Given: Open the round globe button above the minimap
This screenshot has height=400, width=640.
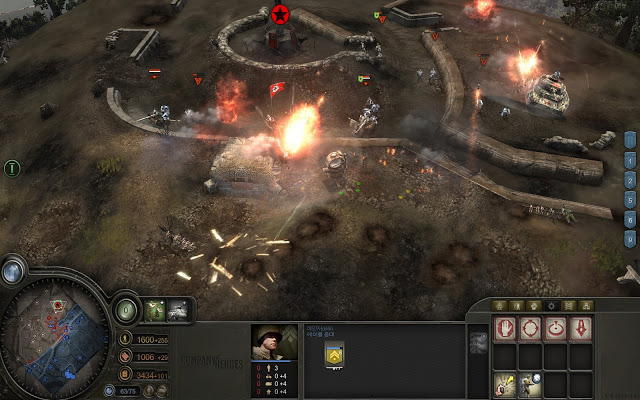Looking at the screenshot, I should click(x=13, y=270).
